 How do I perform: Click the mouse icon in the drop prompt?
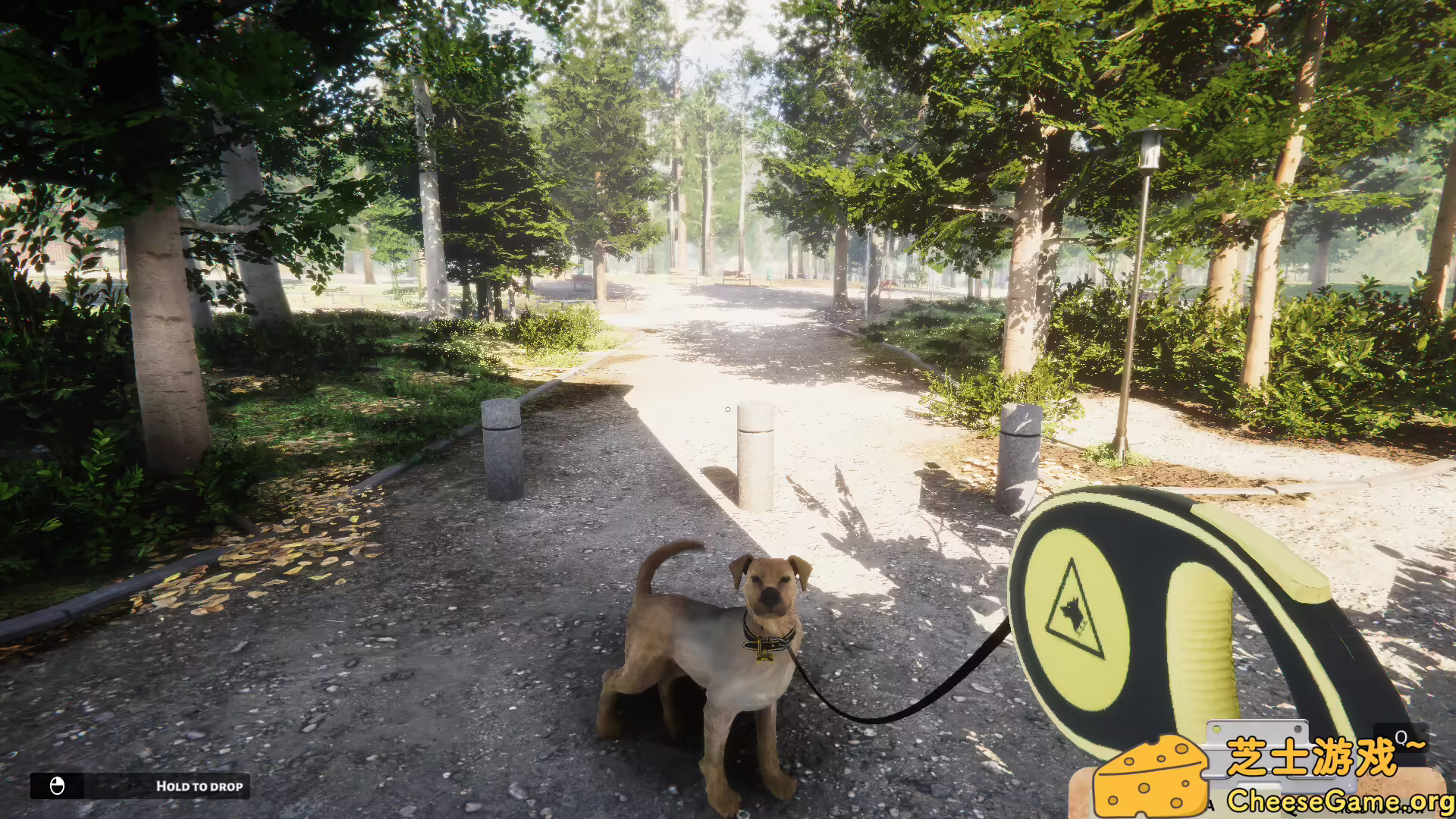pos(57,786)
